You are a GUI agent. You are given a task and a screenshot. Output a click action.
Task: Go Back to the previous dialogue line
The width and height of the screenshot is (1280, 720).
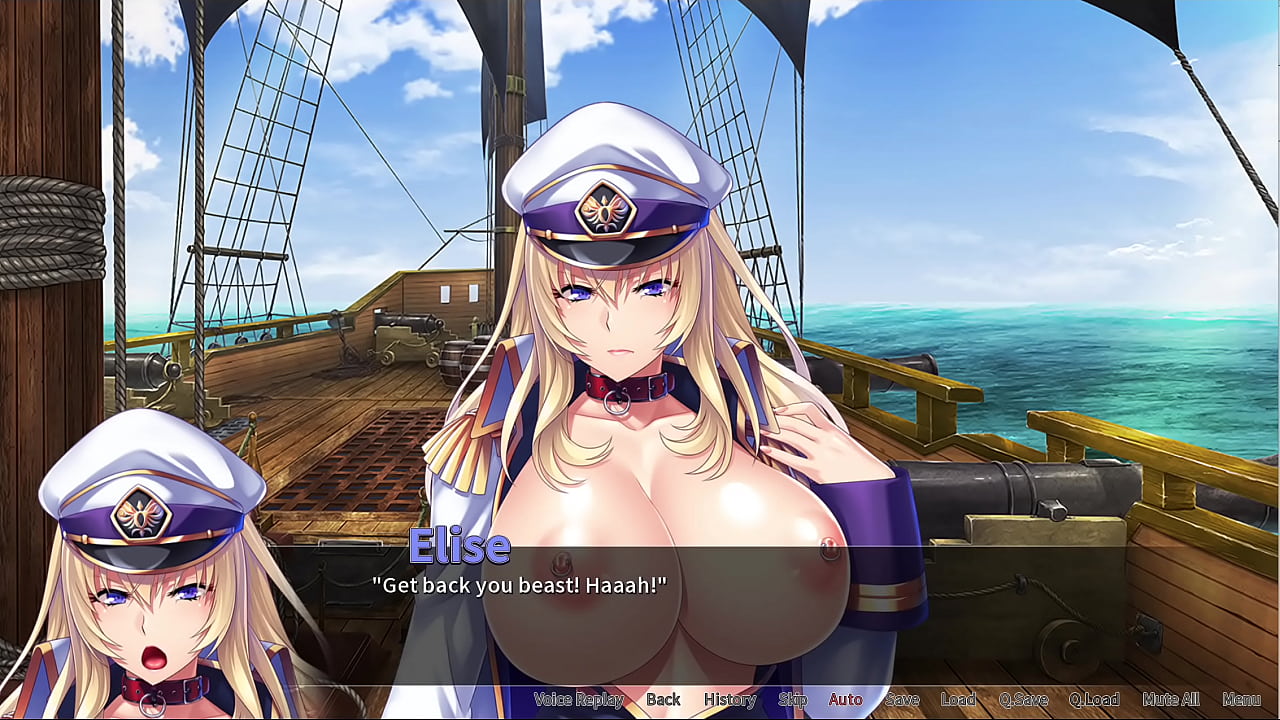[x=663, y=700]
